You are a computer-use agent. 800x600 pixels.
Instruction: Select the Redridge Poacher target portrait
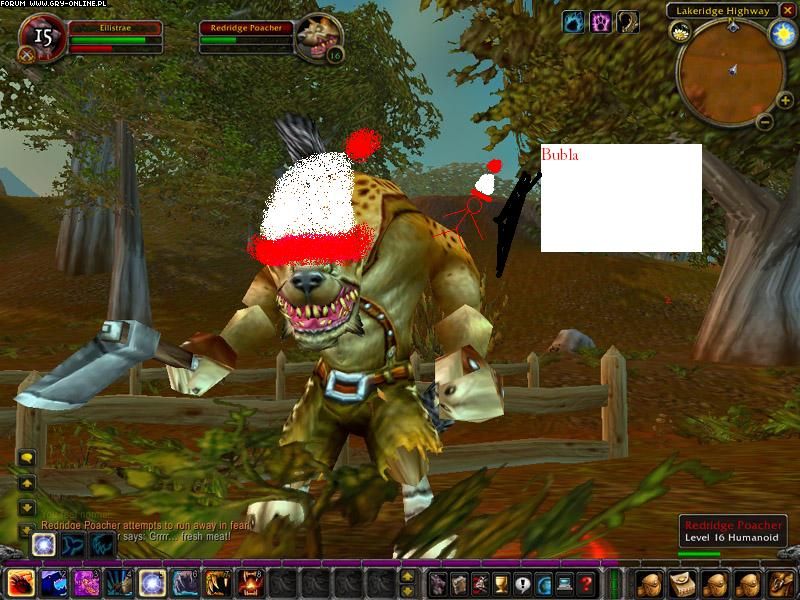(318, 39)
